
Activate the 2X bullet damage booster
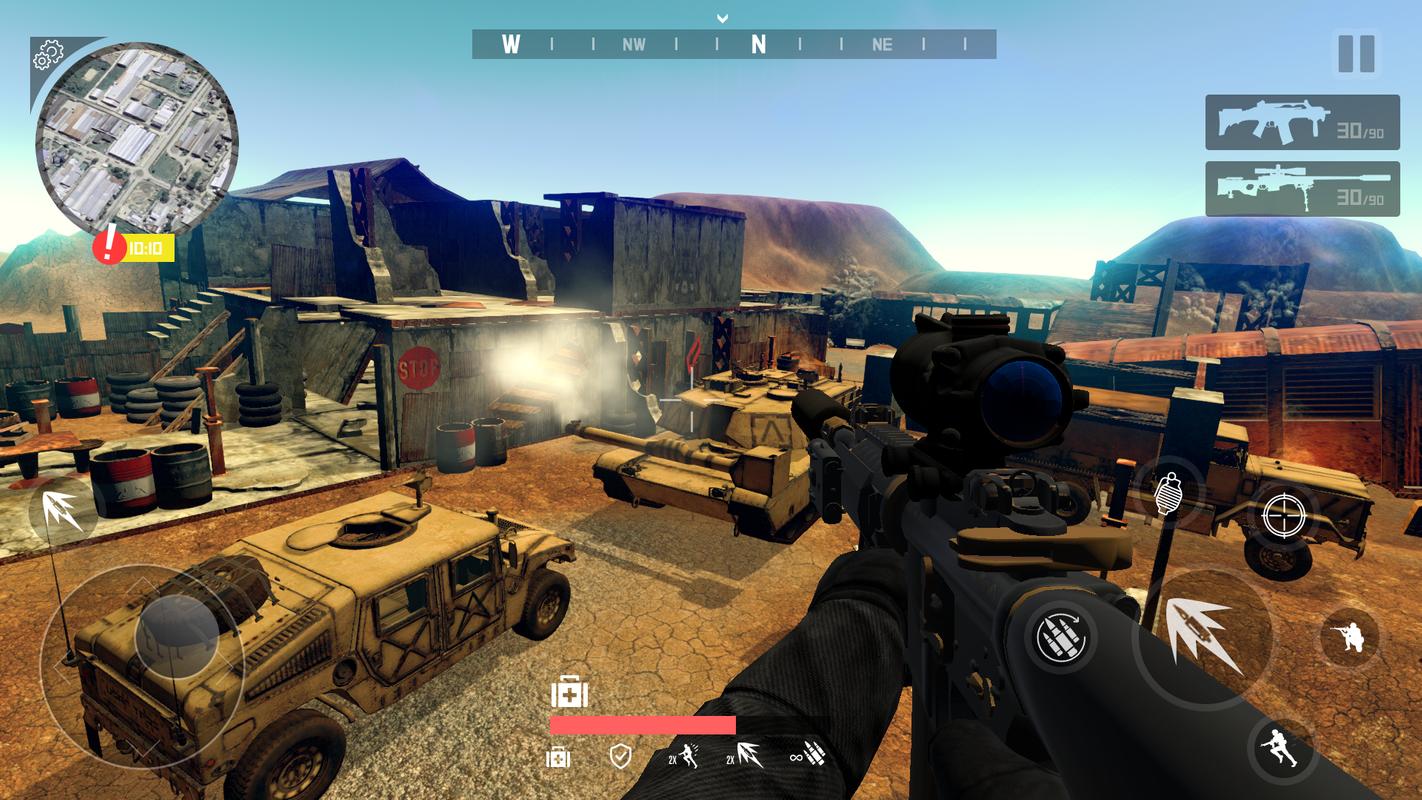[x=743, y=756]
